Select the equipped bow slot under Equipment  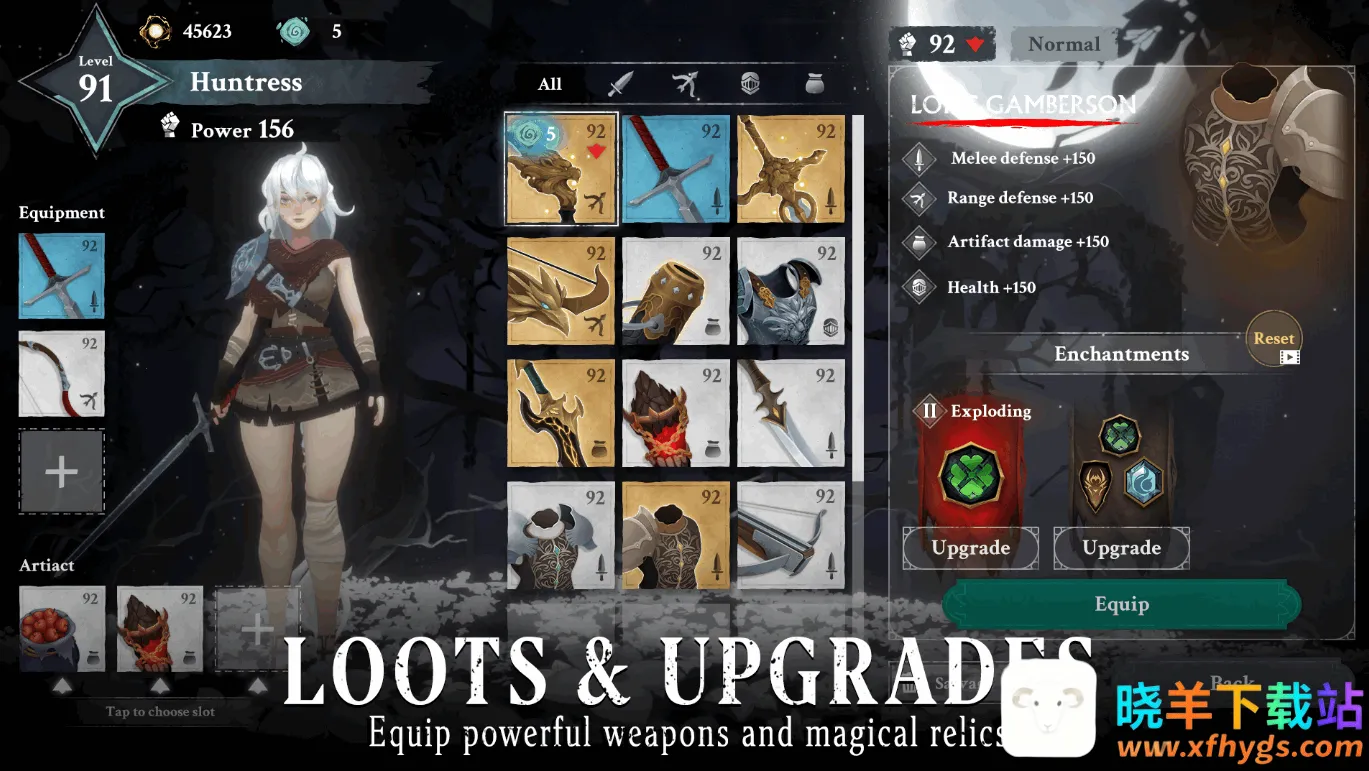point(61,374)
